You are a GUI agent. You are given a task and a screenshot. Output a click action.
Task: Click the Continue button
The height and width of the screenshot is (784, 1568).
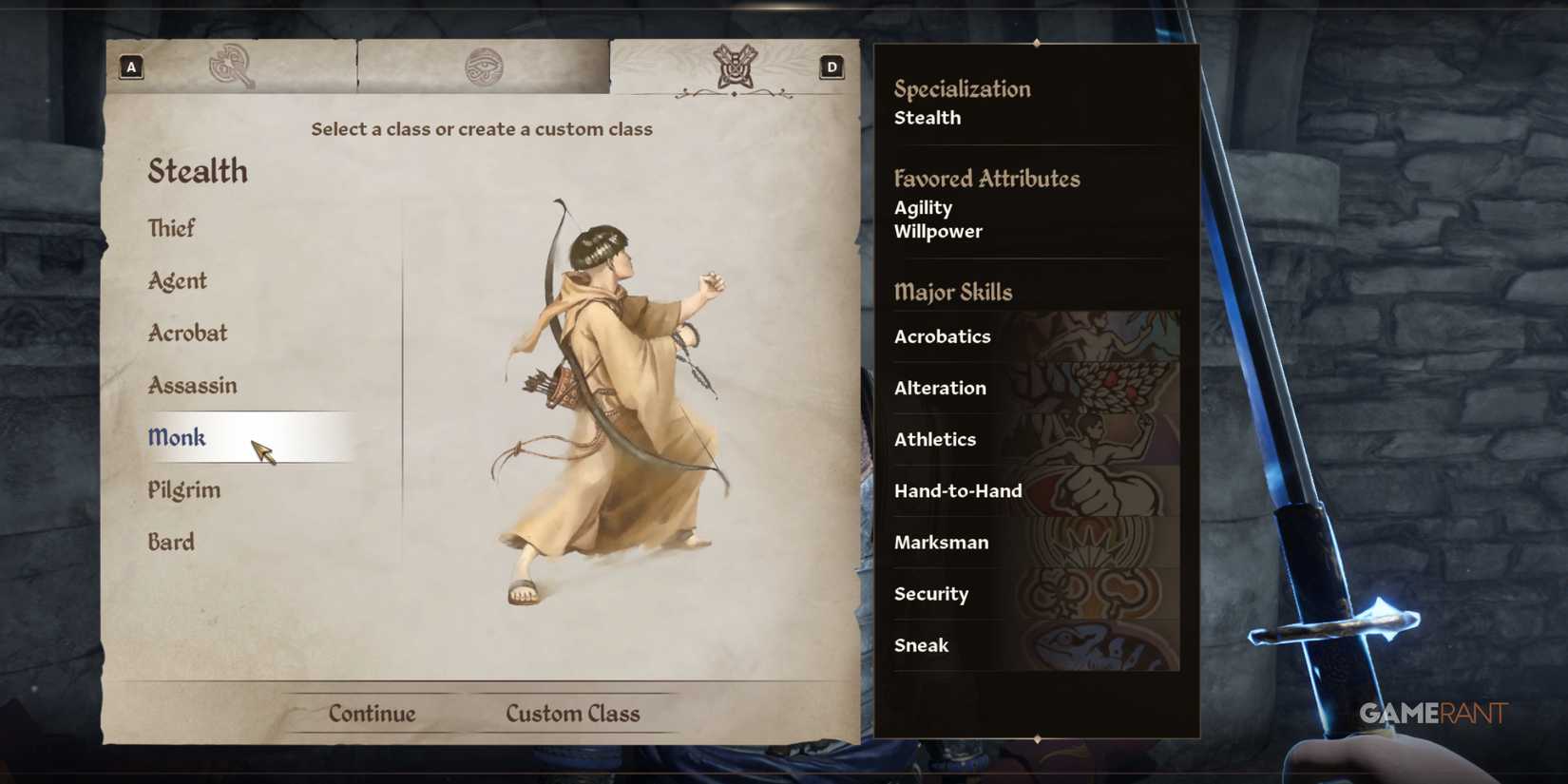point(373,713)
